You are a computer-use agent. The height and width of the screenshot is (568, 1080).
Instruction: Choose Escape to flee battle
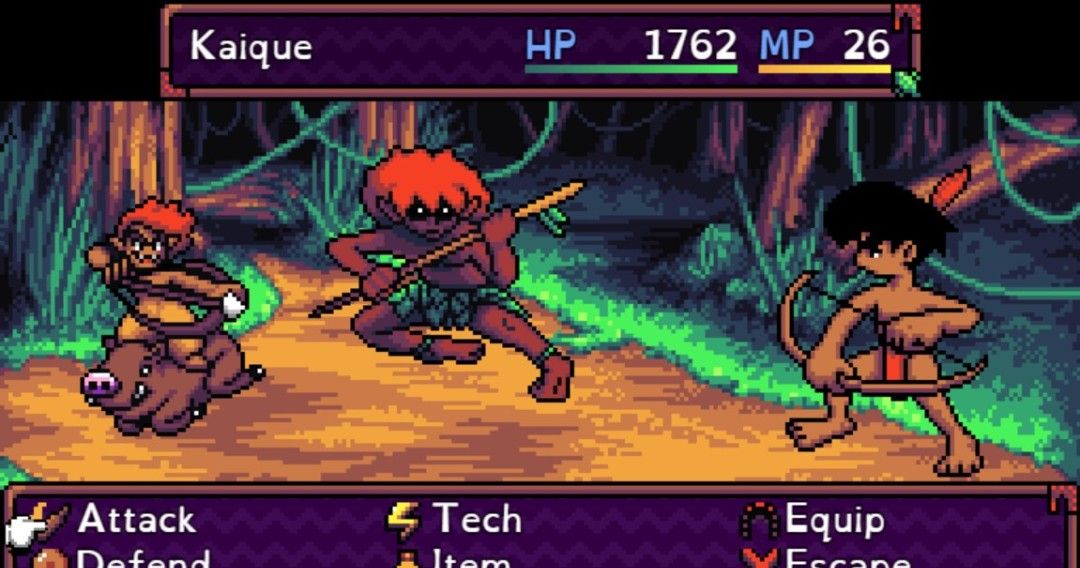click(848, 559)
